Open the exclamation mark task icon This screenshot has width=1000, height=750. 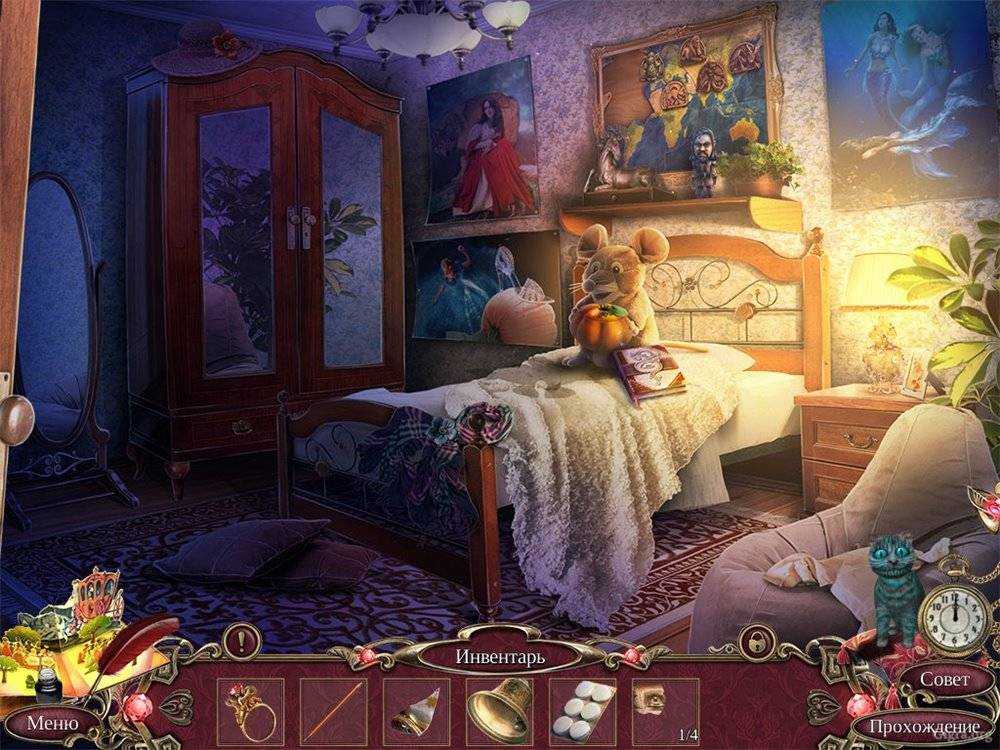coord(241,640)
